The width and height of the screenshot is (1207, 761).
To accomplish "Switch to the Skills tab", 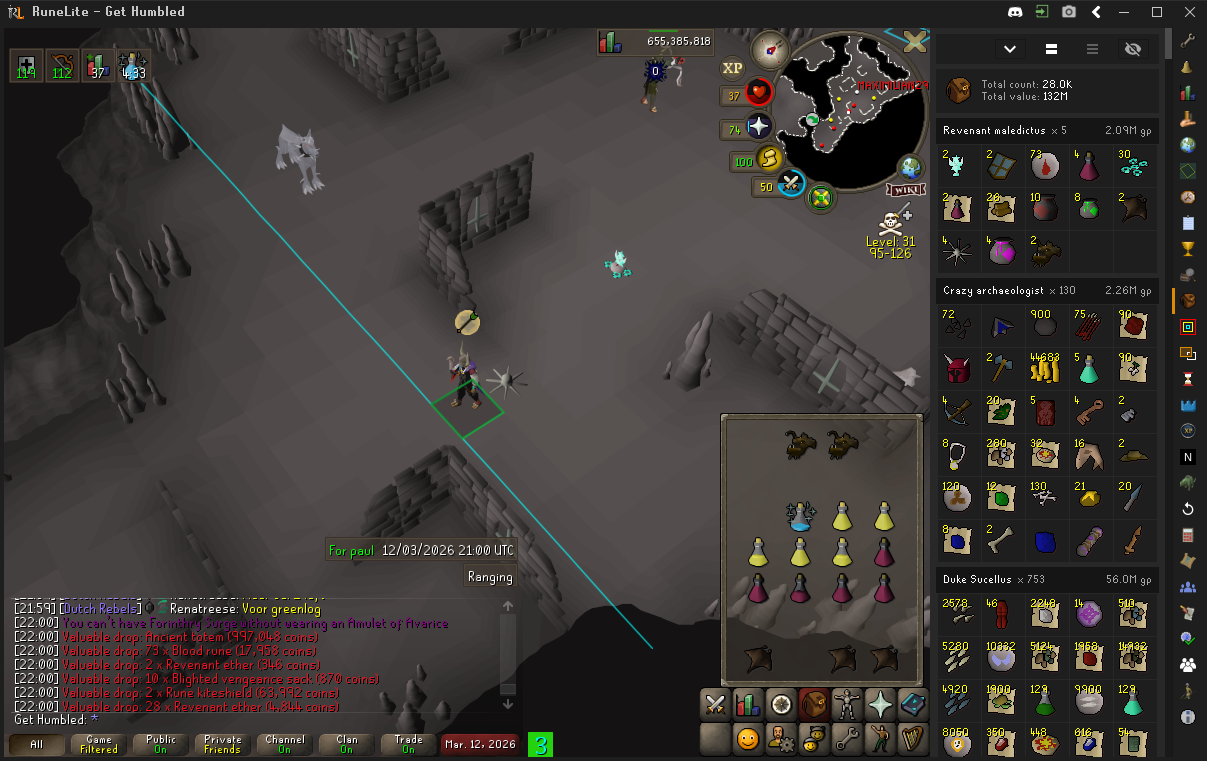I will (747, 703).
